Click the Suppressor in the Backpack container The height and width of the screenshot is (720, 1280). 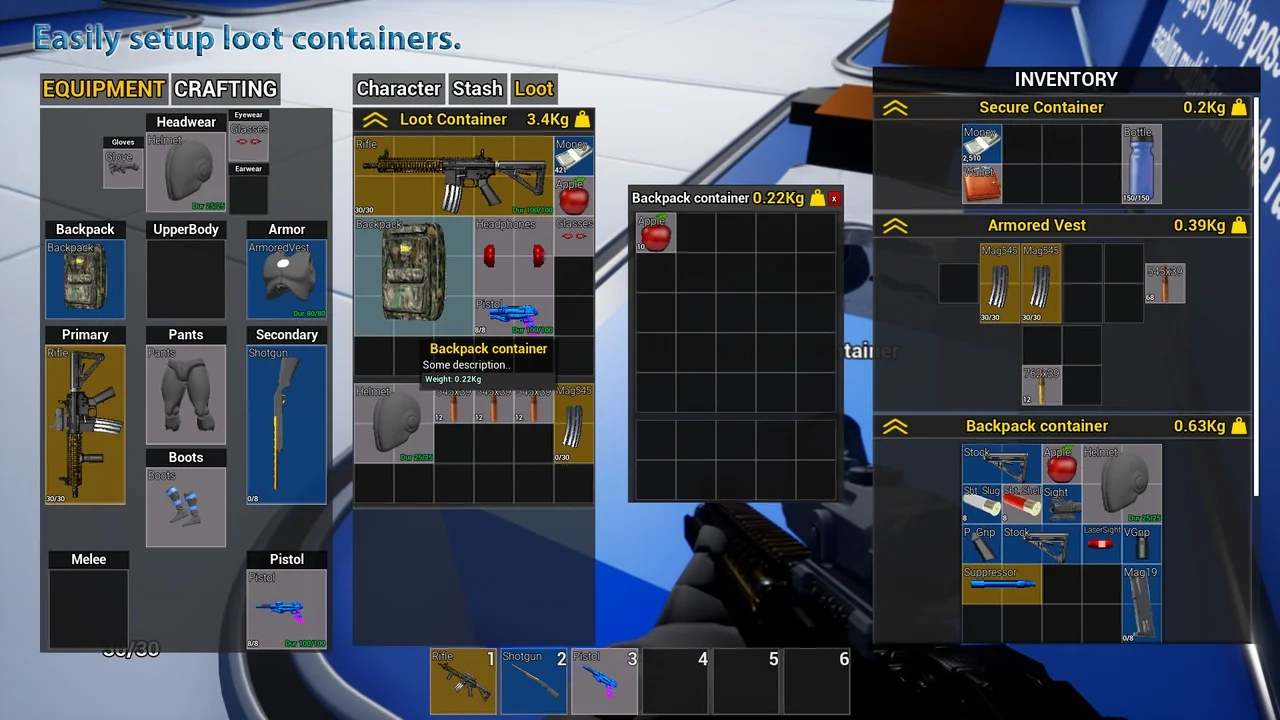coord(1000,583)
